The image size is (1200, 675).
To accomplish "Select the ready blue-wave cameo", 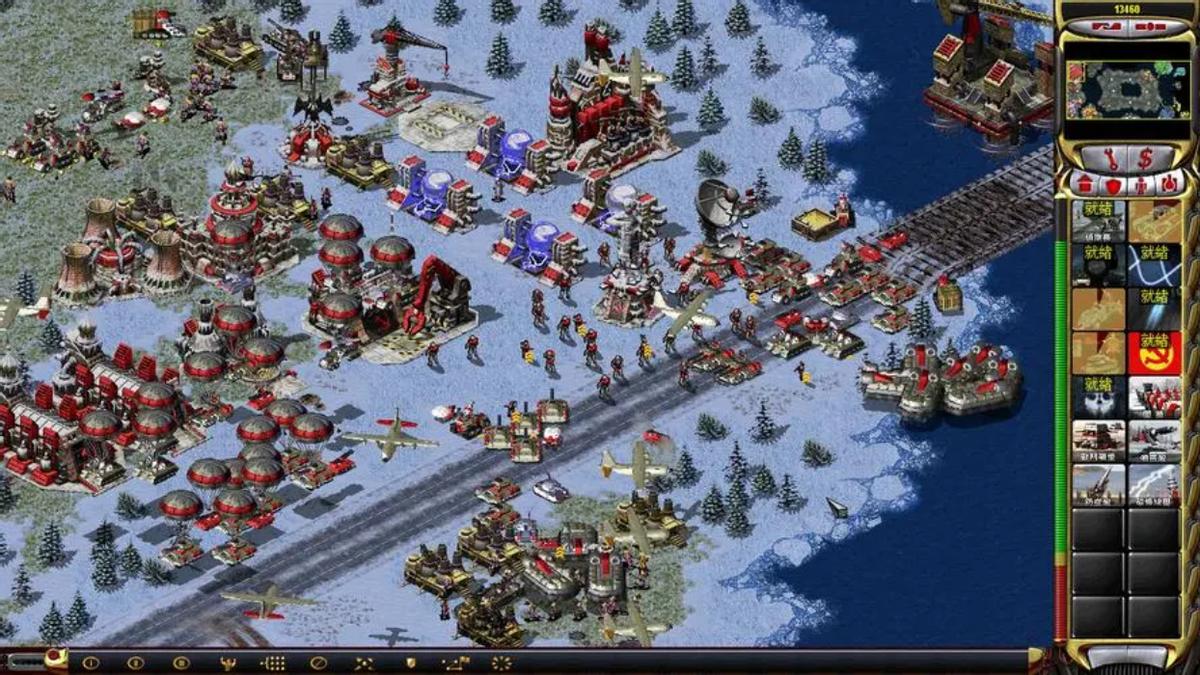I will 1154,265.
